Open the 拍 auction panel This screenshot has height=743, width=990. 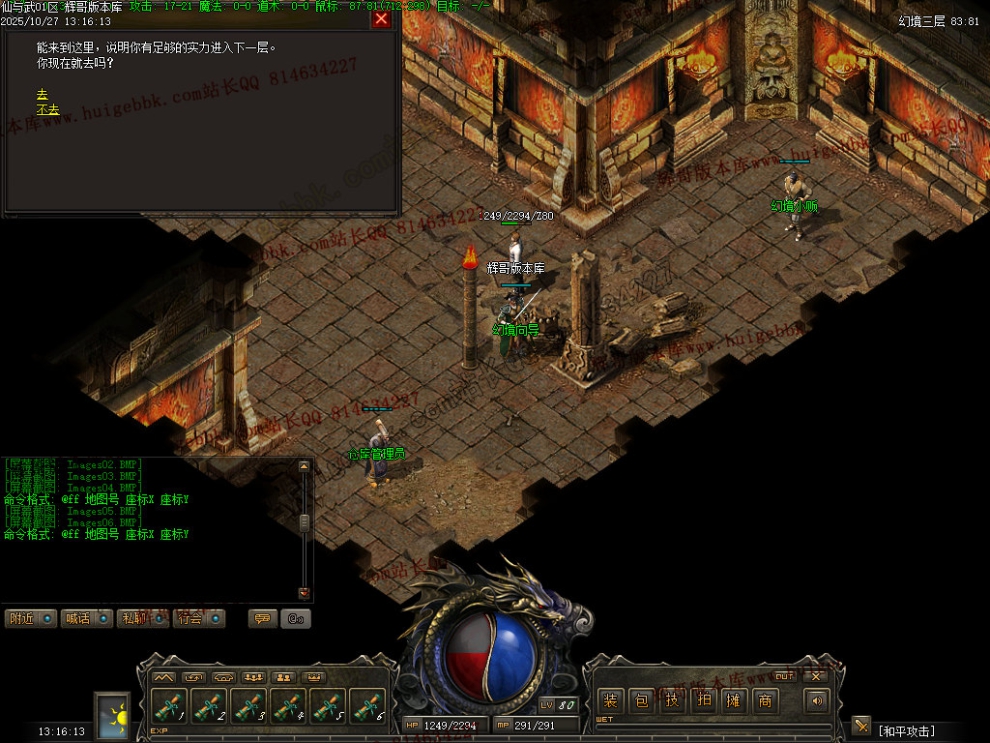pos(703,701)
